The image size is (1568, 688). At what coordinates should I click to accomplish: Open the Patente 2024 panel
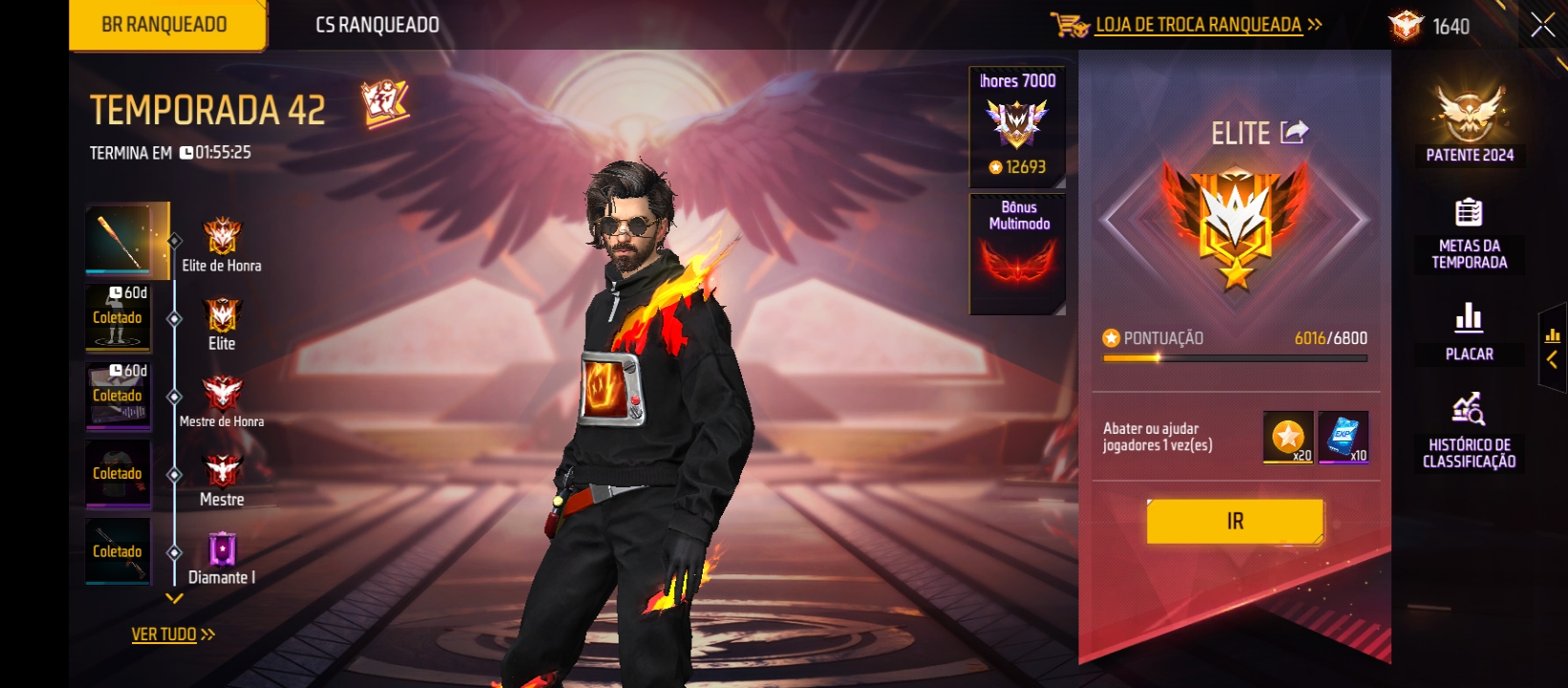pos(1470,124)
